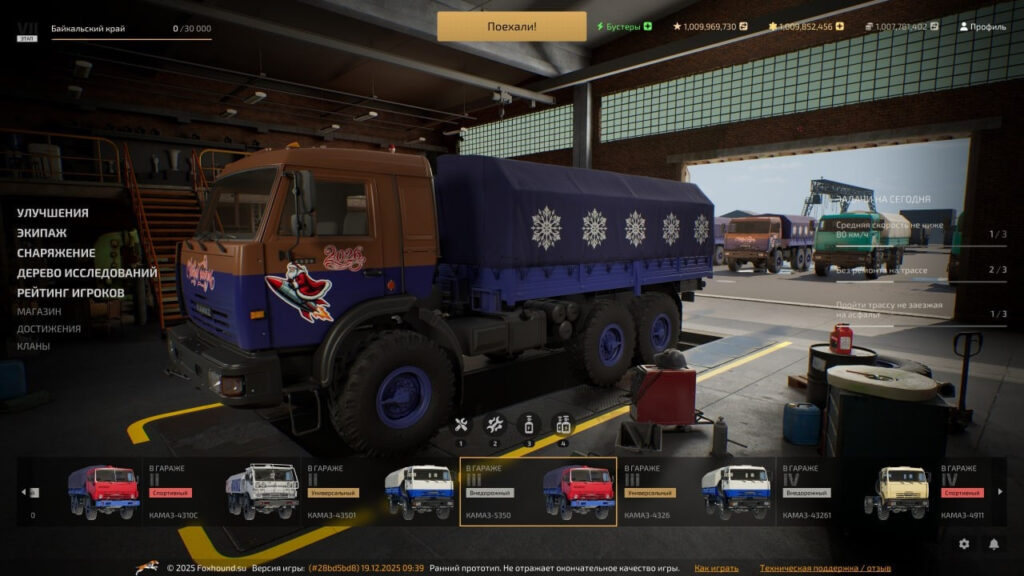Open the Улучшения upgrades menu

click(x=52, y=213)
